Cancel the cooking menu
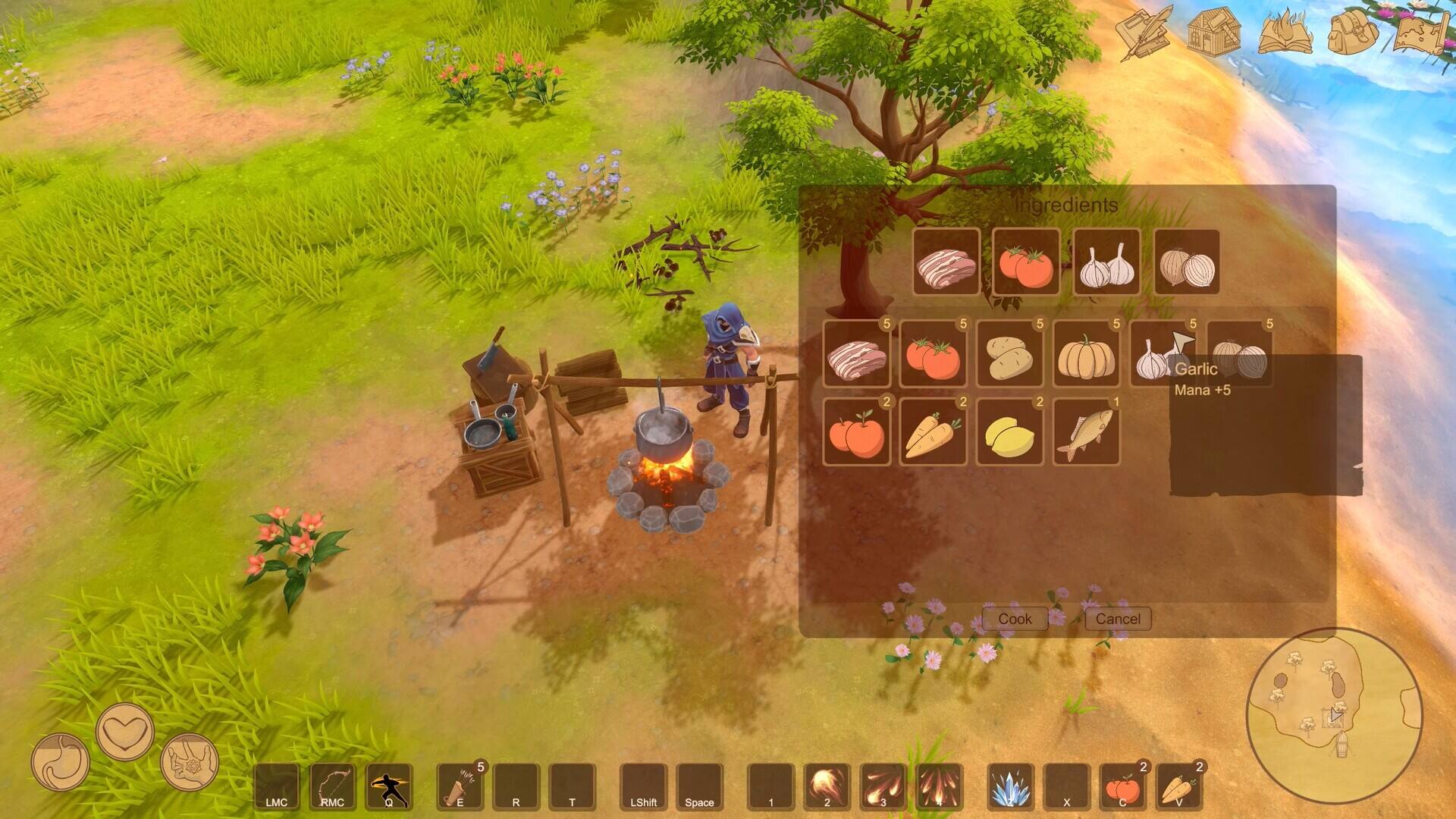 coord(1118,619)
